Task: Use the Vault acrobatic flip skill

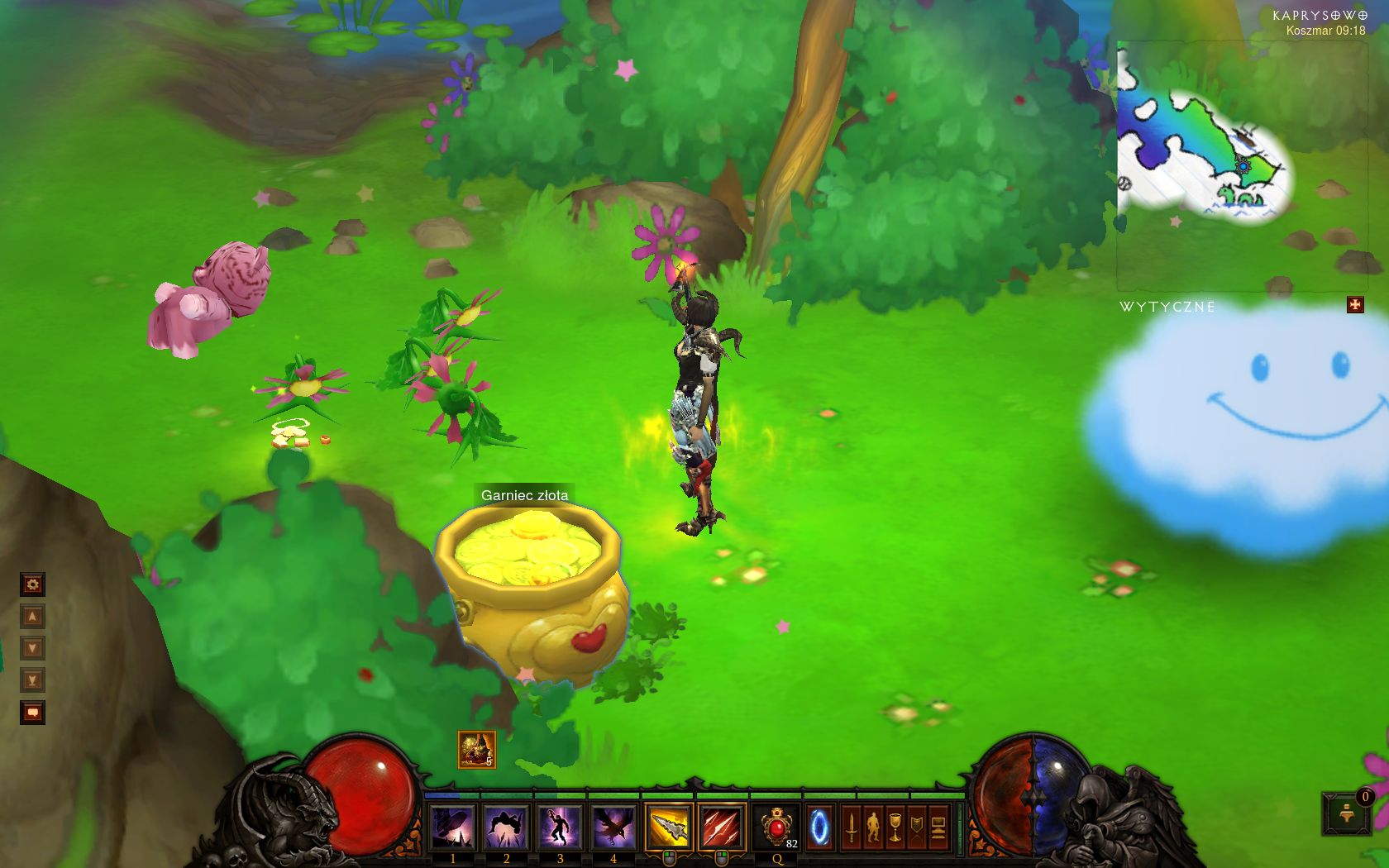Action: click(506, 827)
